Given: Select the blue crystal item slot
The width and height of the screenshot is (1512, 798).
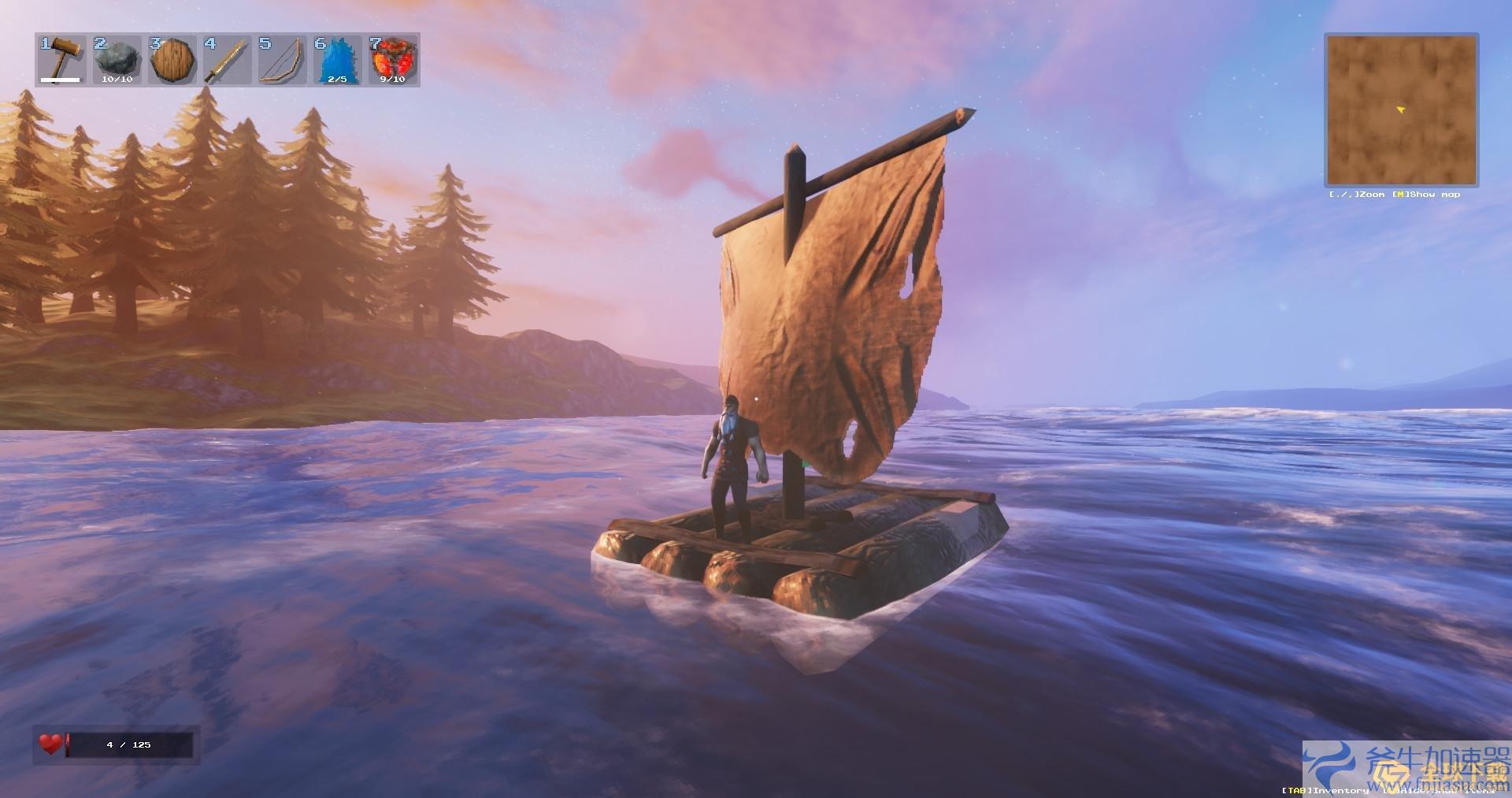Looking at the screenshot, I should pos(337,60).
